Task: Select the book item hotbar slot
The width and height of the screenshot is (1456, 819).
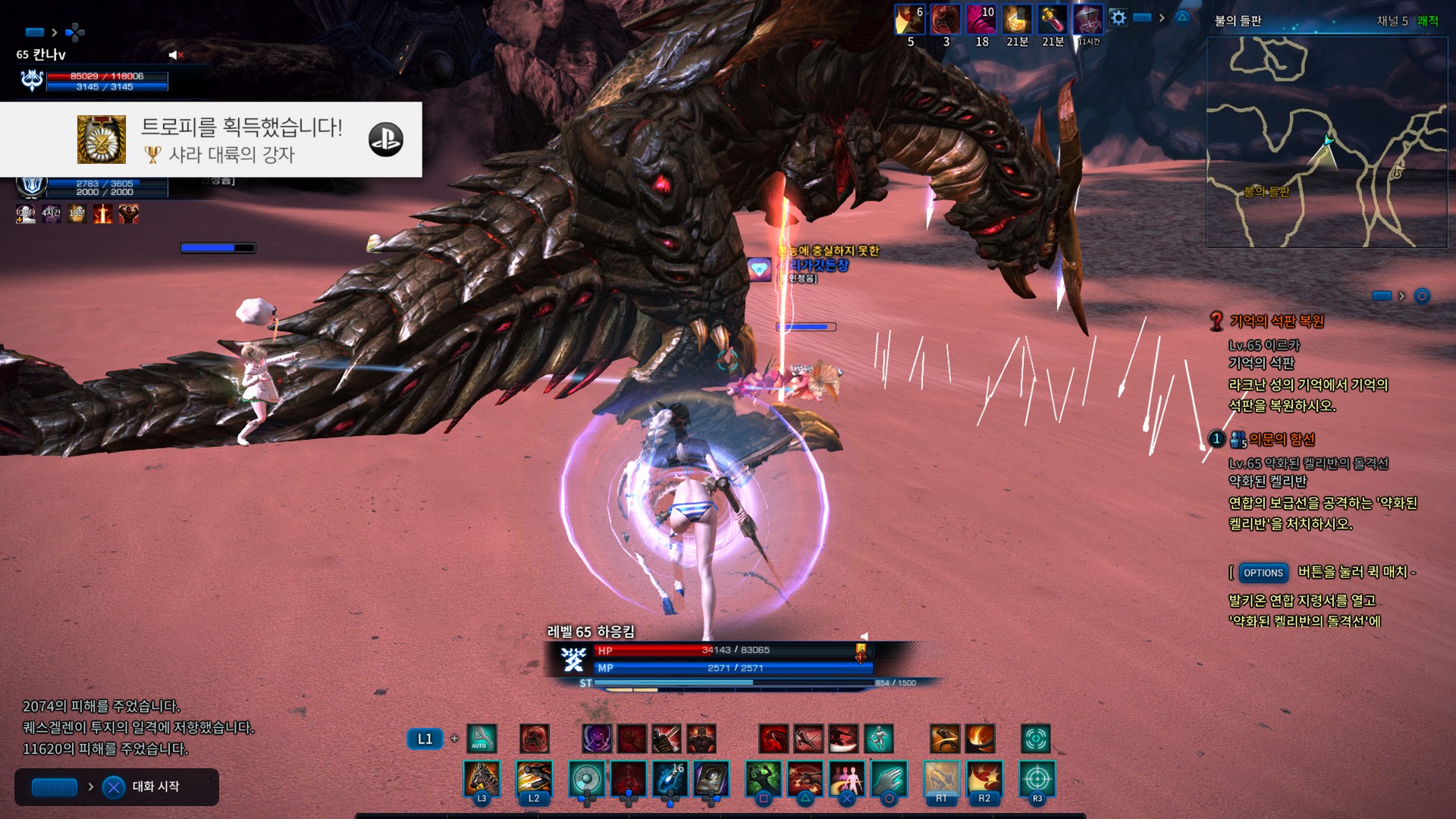Action: (711, 779)
